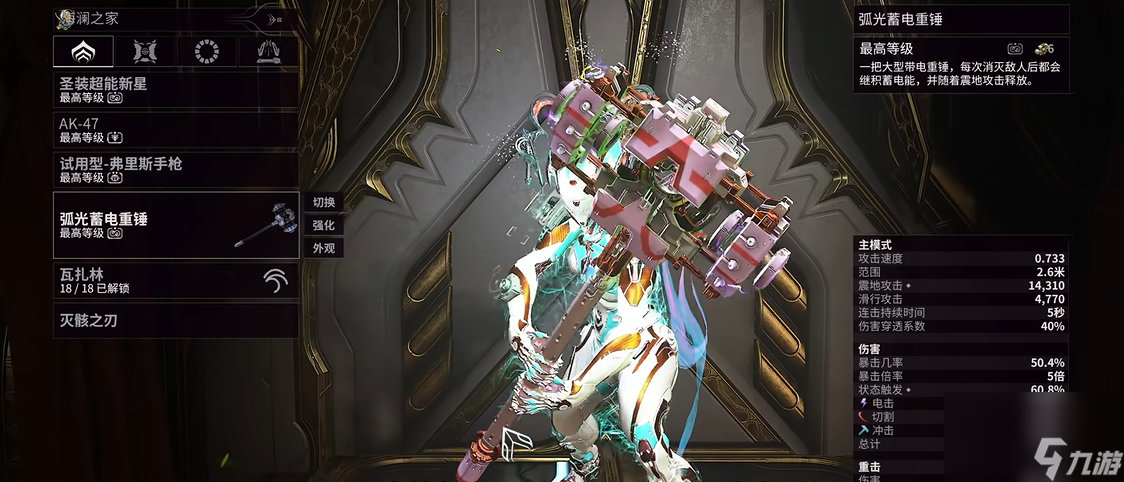
Task: Choose the AK-47 primary weapon slot
Action: coord(175,130)
